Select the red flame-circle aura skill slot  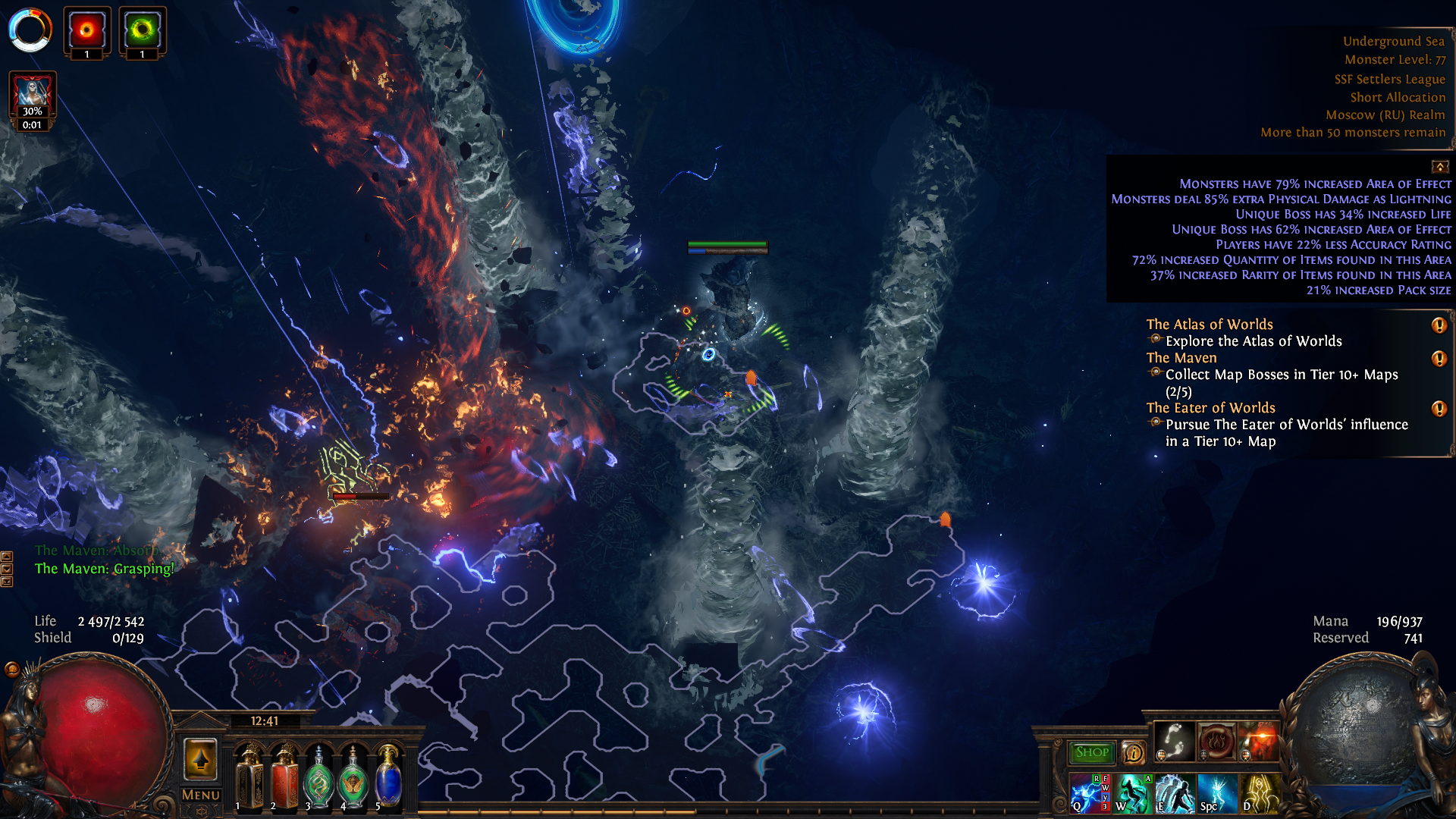coord(1216,741)
